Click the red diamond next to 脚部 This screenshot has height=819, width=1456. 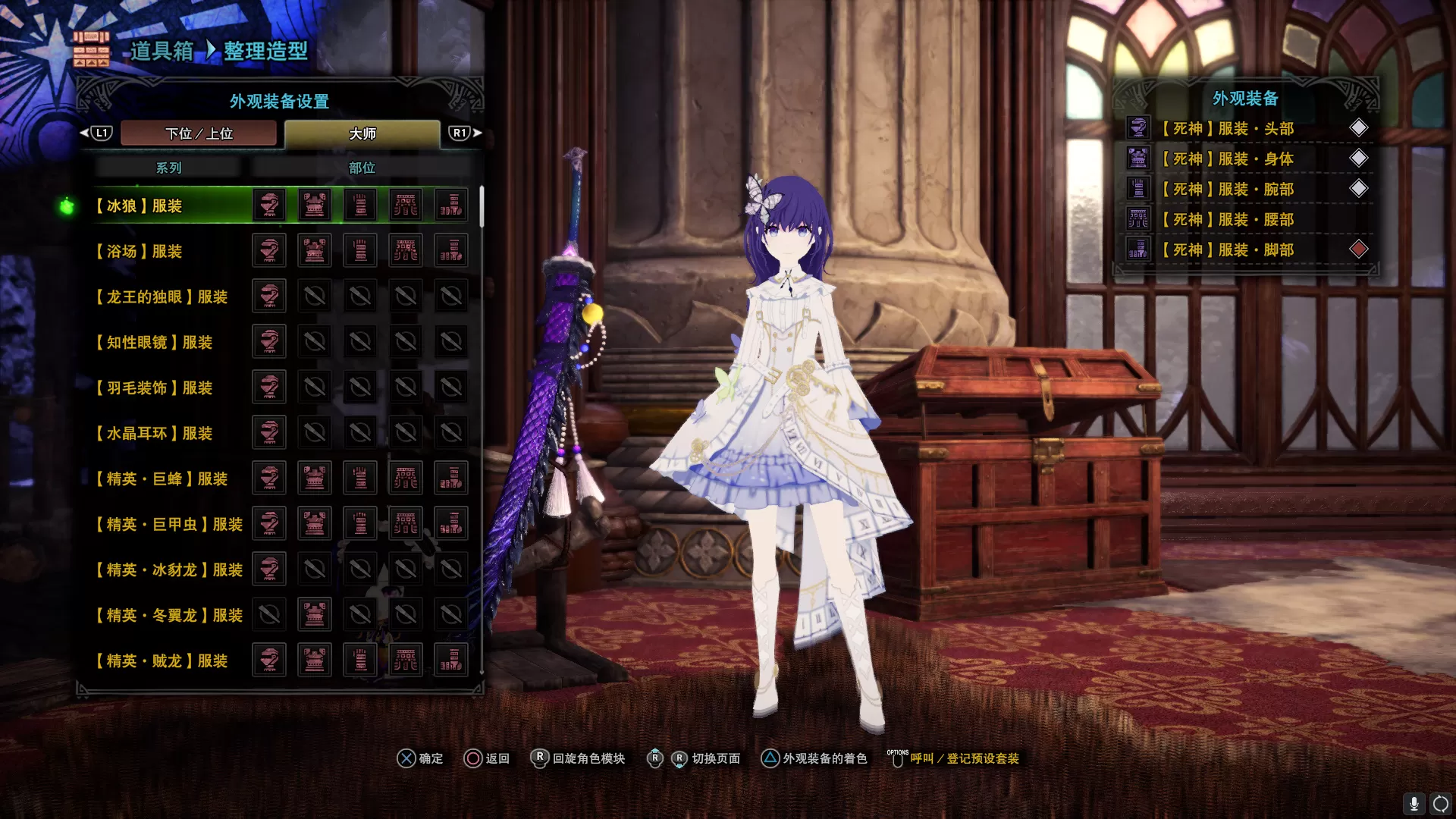point(1360,249)
